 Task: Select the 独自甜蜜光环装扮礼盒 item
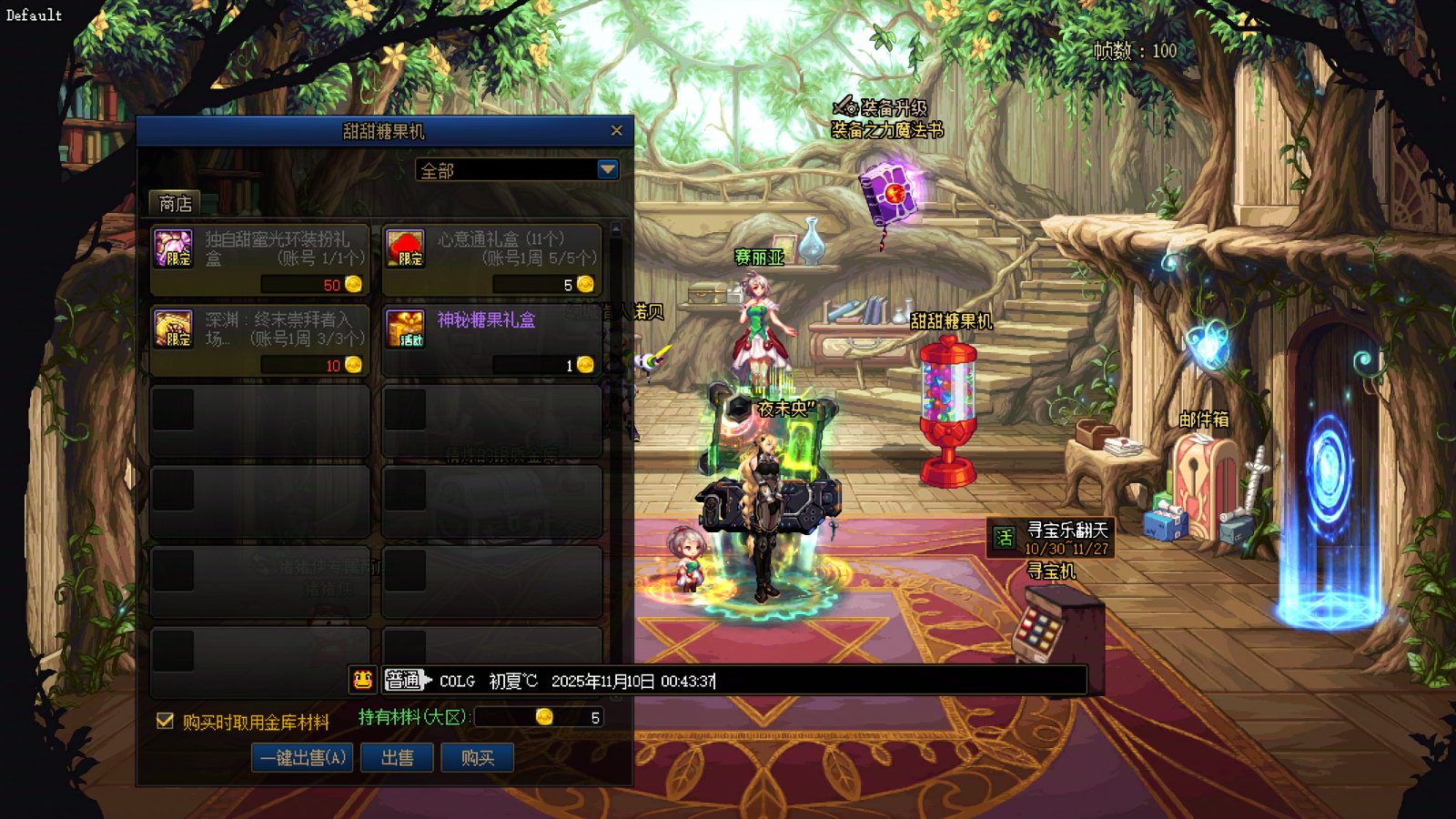[259, 260]
